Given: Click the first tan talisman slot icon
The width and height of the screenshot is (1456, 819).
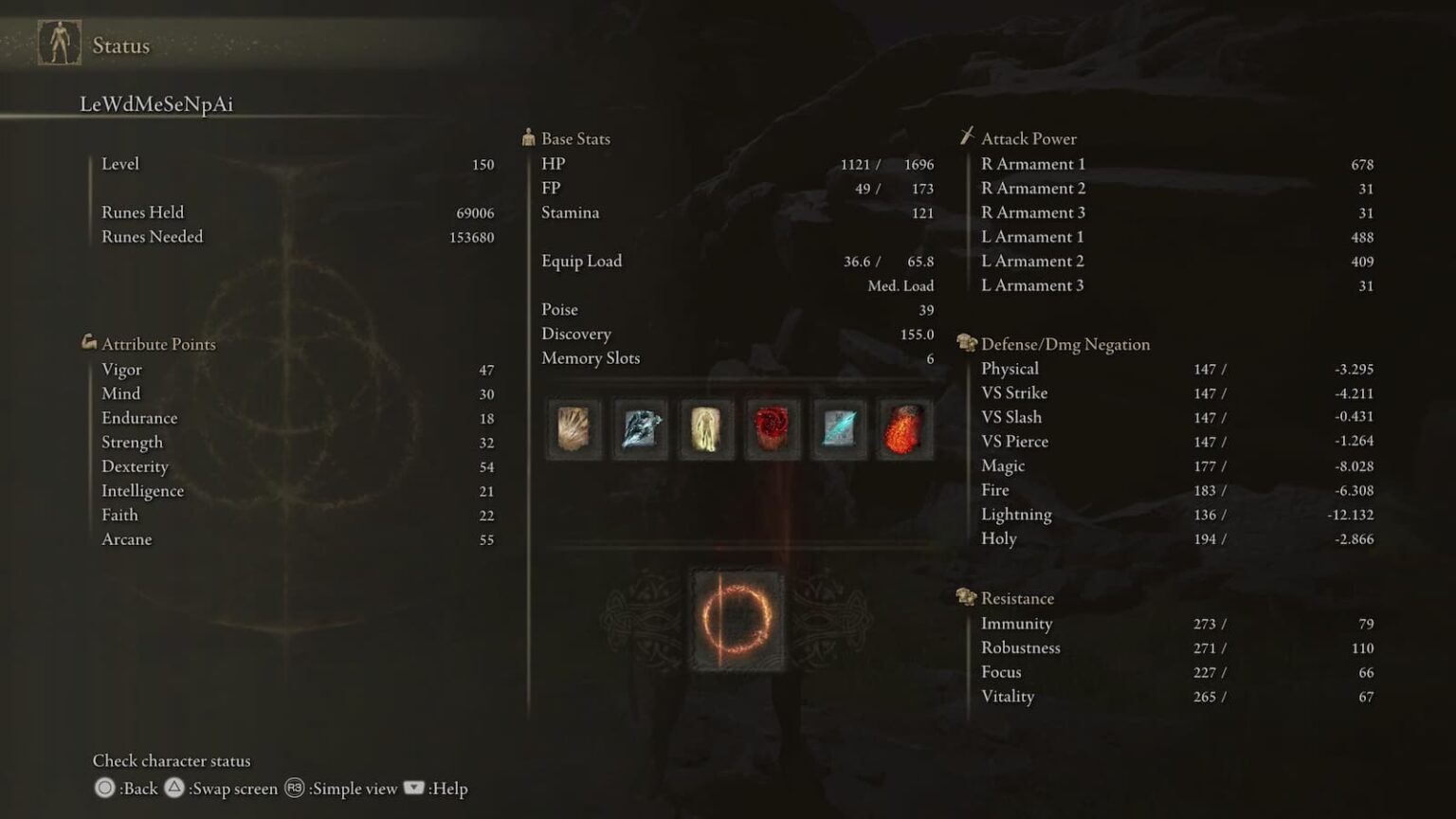Looking at the screenshot, I should click(x=573, y=428).
